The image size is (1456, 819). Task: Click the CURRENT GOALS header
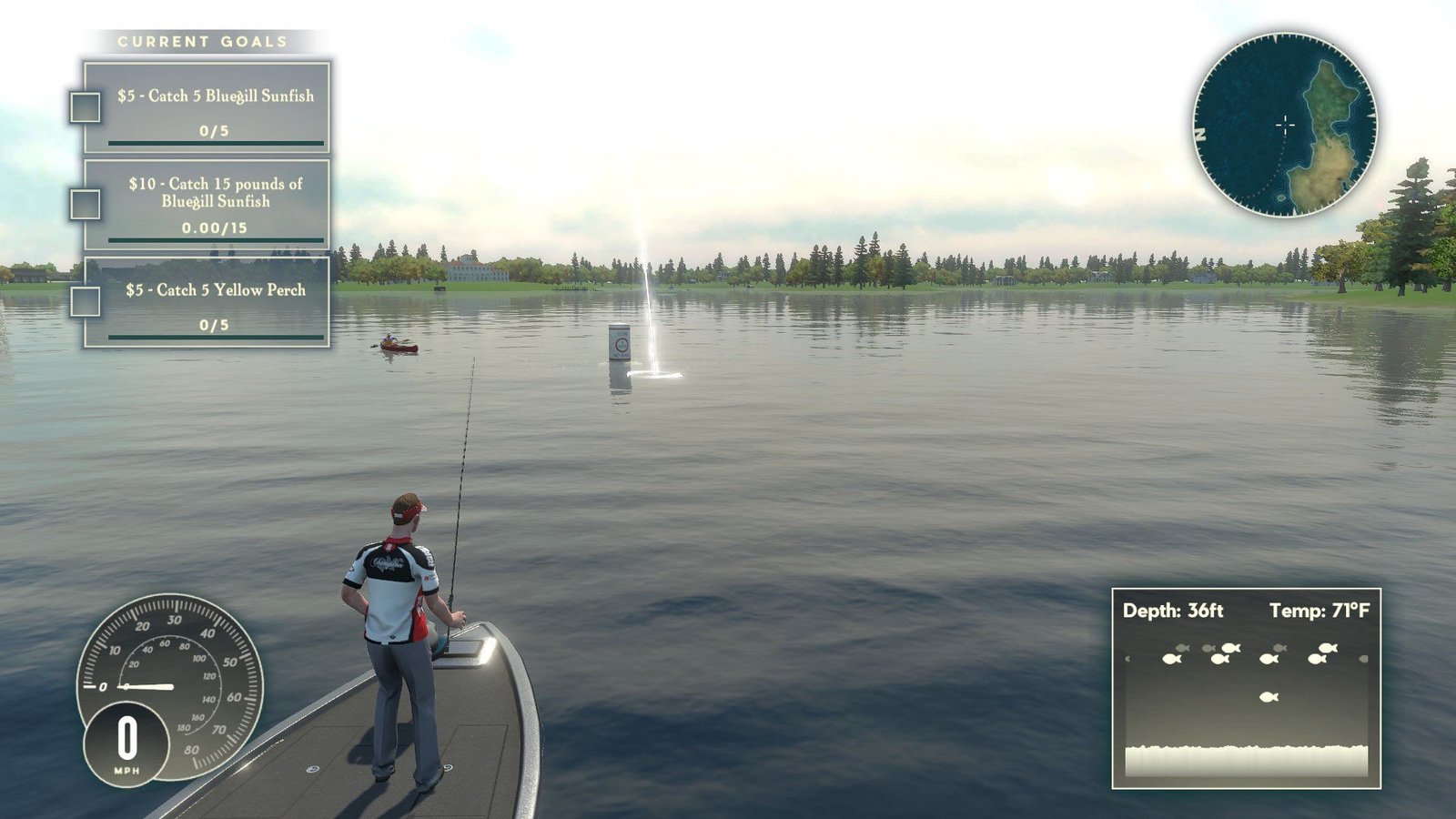(202, 39)
